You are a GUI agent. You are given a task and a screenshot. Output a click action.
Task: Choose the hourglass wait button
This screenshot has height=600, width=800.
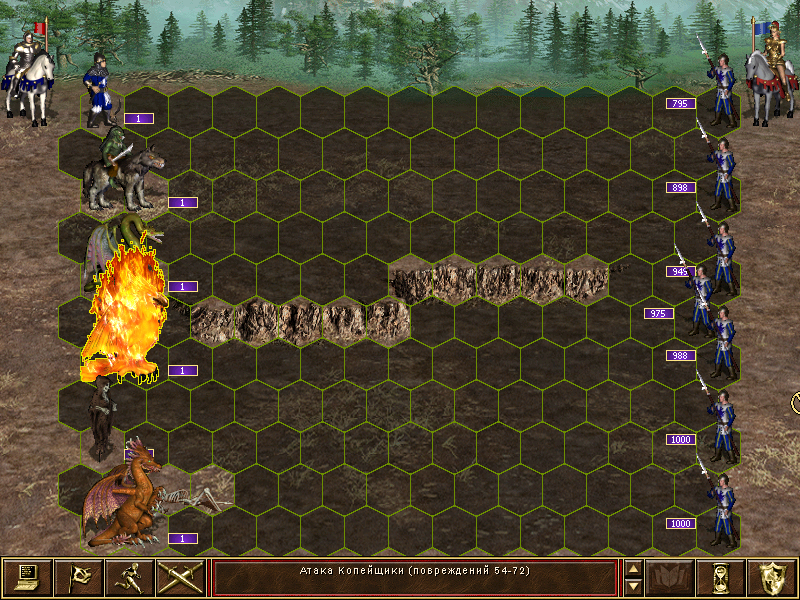(721, 577)
